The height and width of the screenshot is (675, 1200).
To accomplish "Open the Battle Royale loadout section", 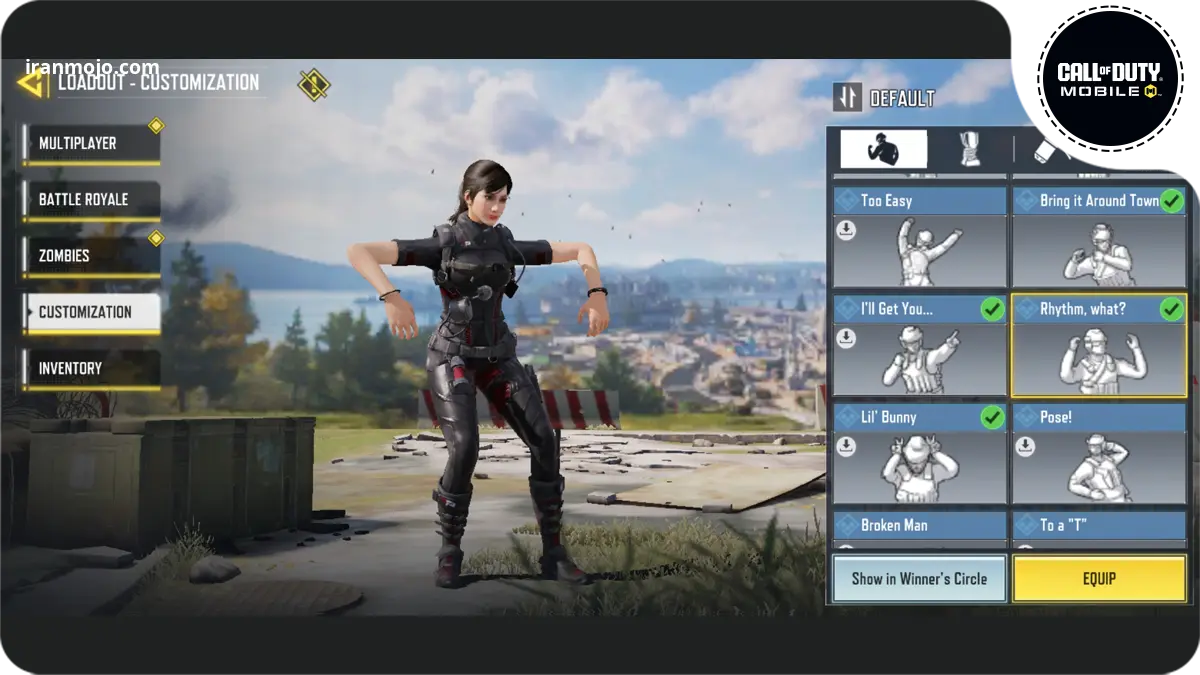I will [x=91, y=200].
